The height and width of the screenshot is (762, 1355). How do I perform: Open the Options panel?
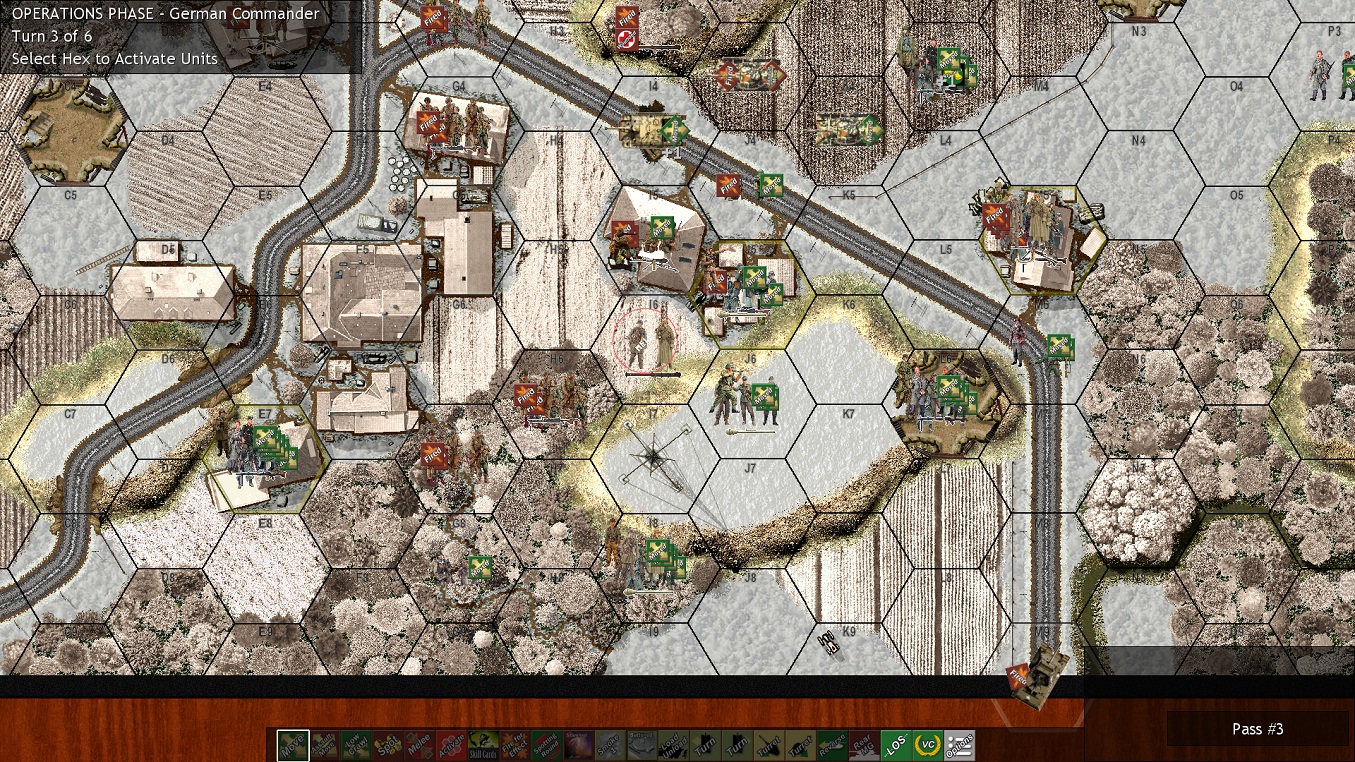pyautogui.click(x=957, y=744)
